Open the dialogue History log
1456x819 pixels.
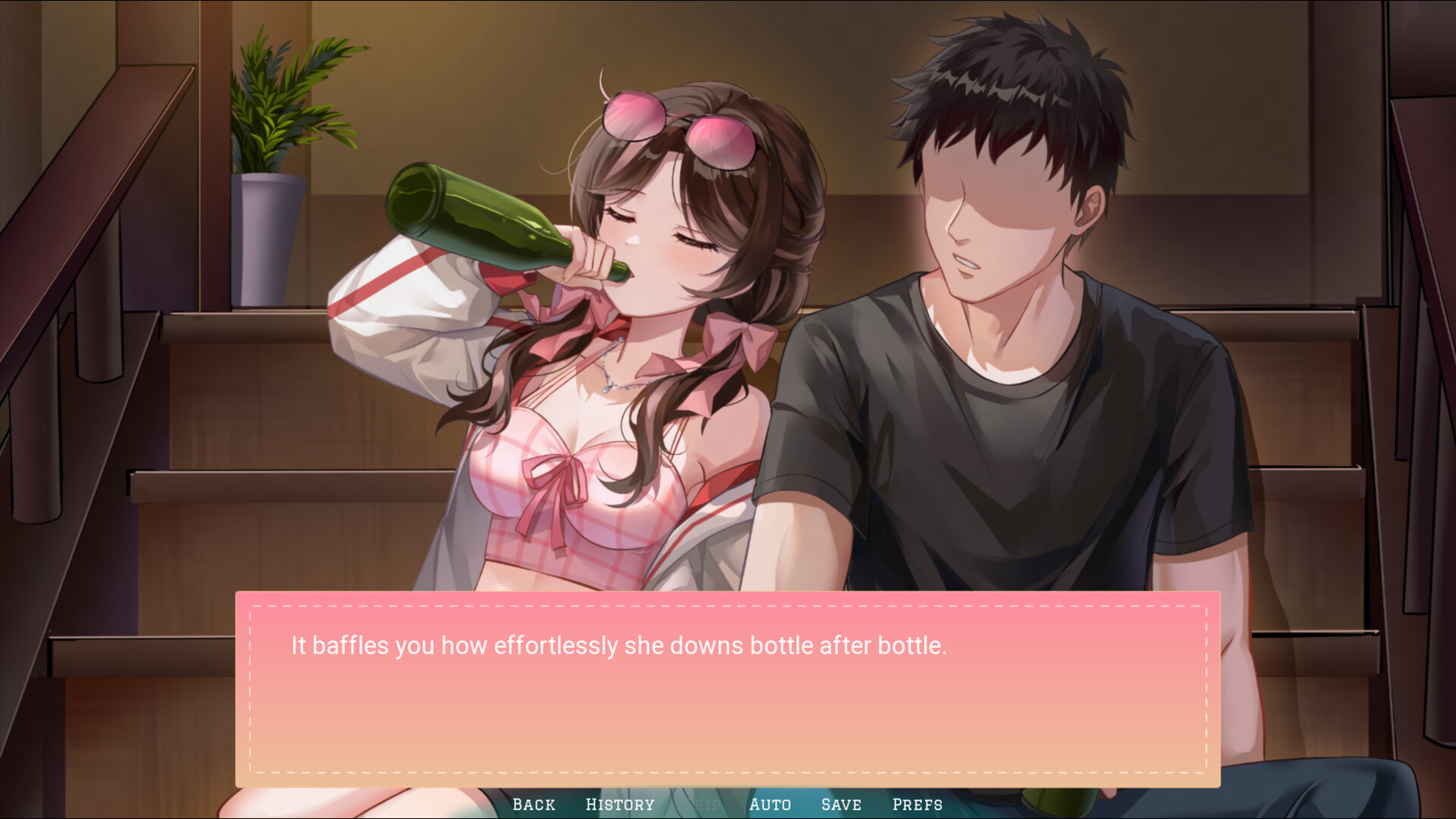(620, 805)
